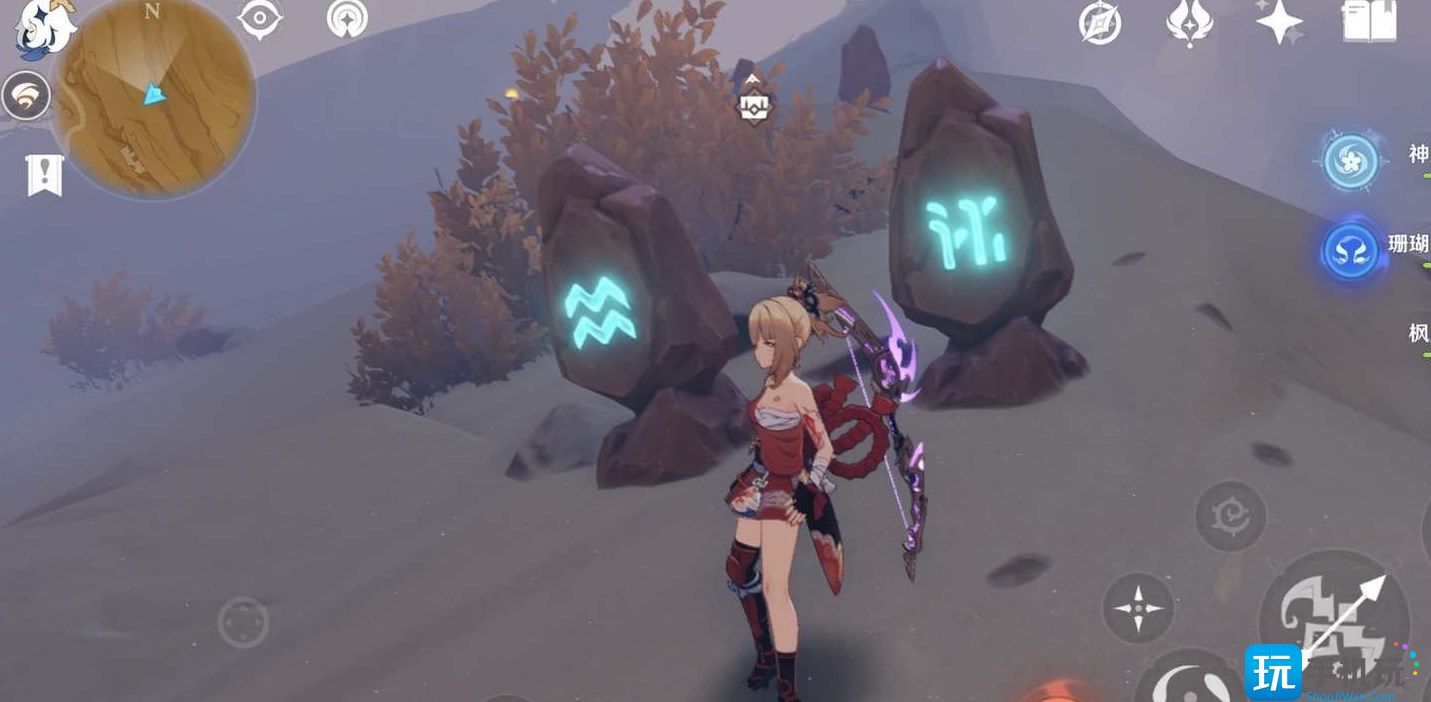Viewport: 1431px width, 702px height.
Task: Open the four-pointed star Wish icon
Action: tap(1279, 21)
